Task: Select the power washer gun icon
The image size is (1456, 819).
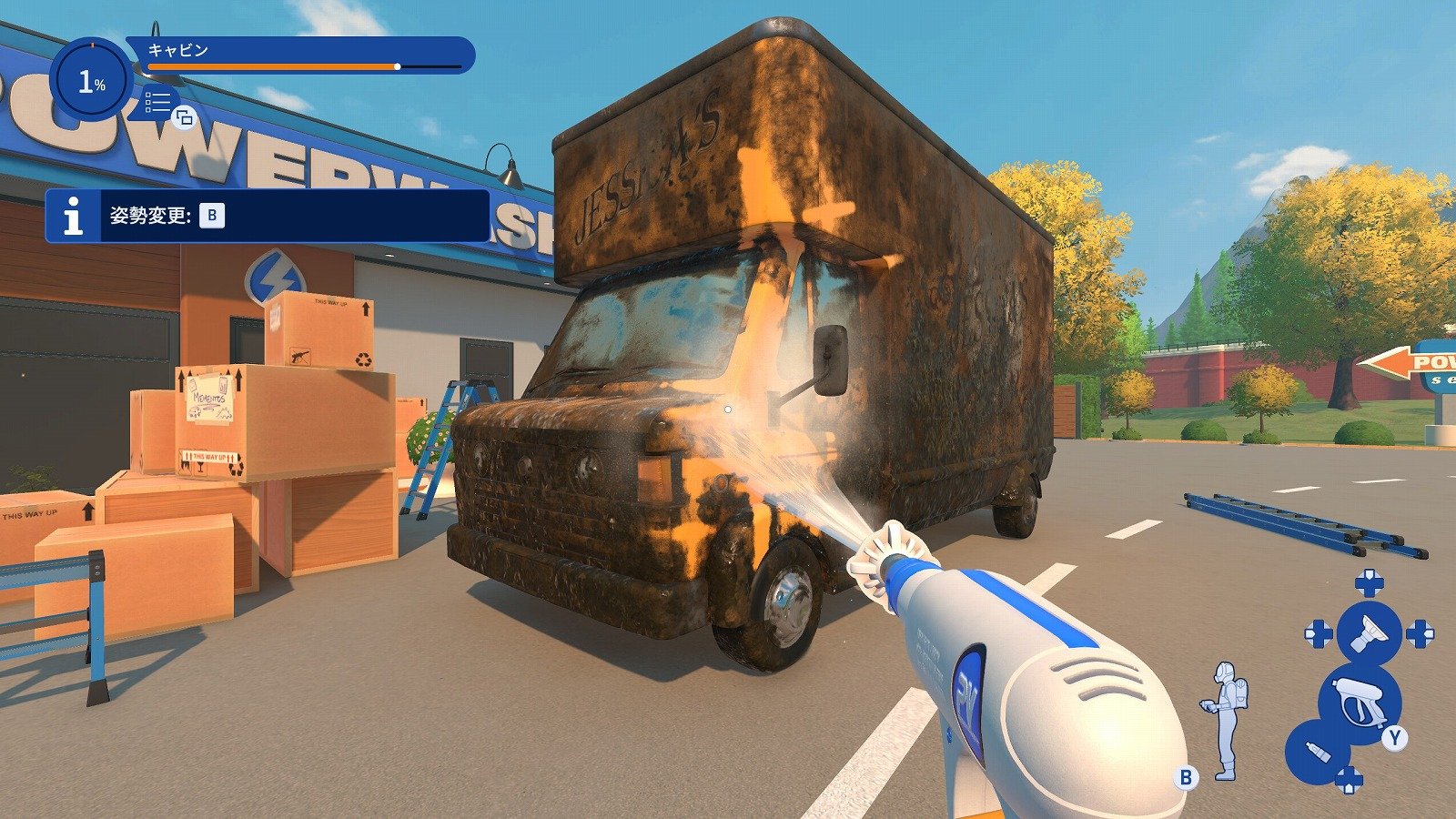Action: tap(1359, 700)
